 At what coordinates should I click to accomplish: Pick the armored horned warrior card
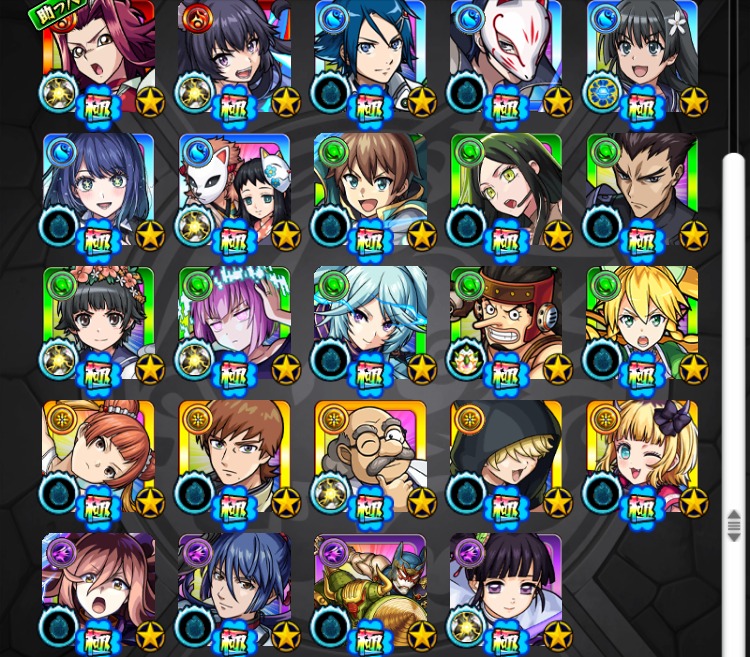(x=370, y=589)
